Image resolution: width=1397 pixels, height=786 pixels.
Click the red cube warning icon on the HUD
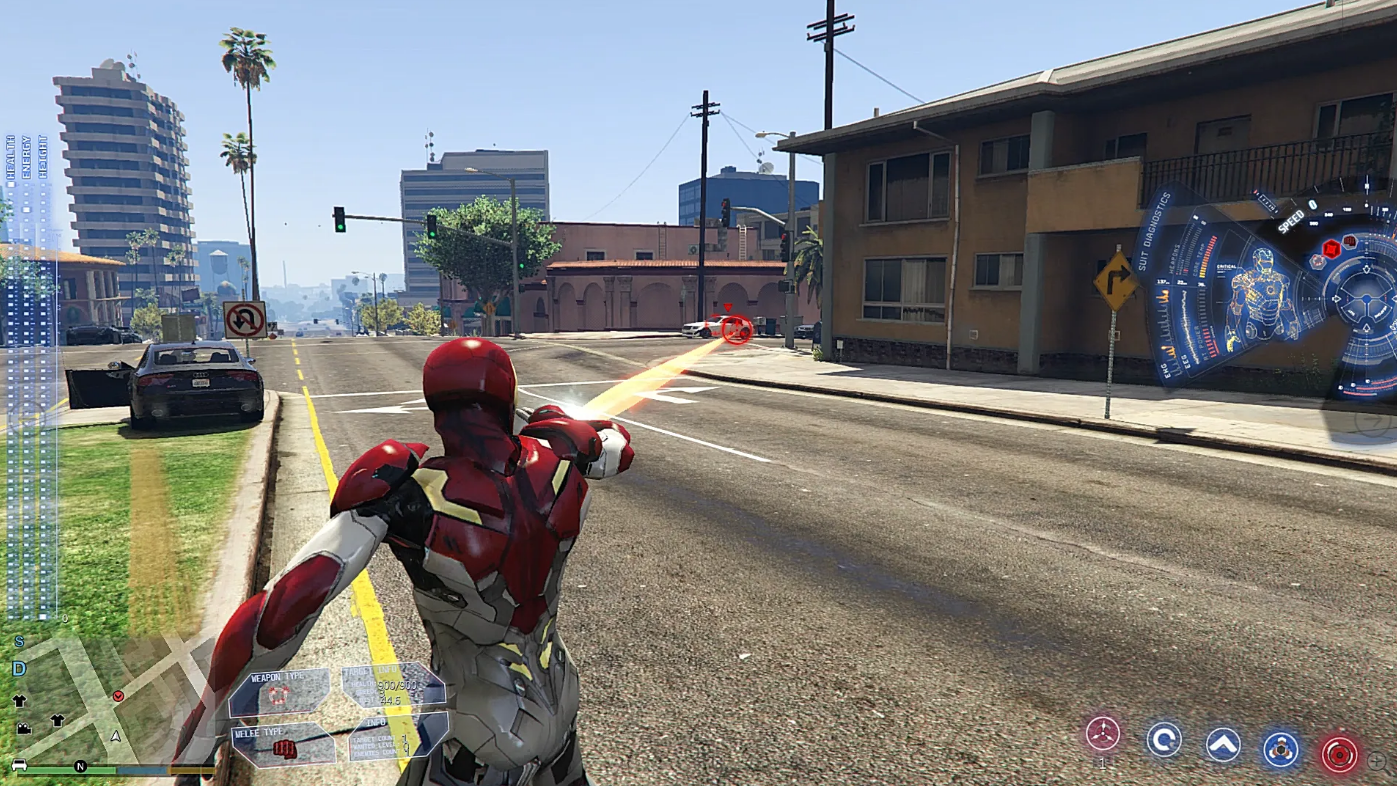[x=1332, y=249]
